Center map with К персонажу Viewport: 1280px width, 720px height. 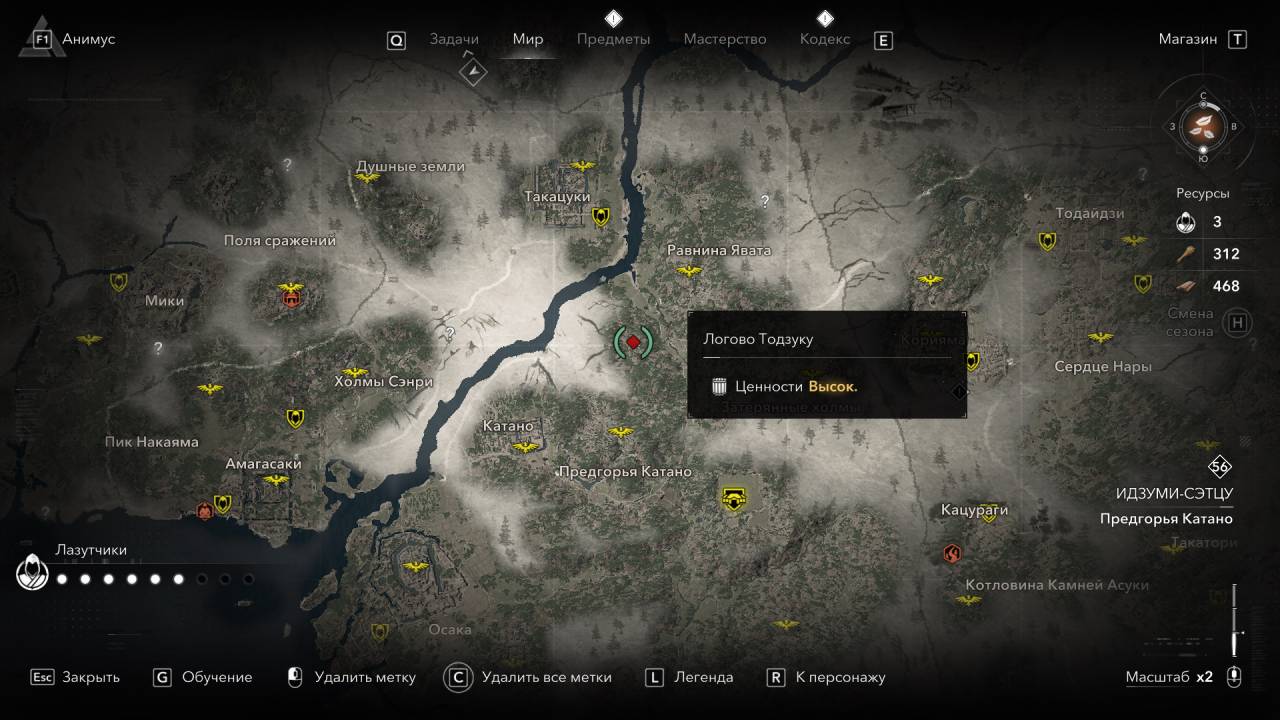840,677
